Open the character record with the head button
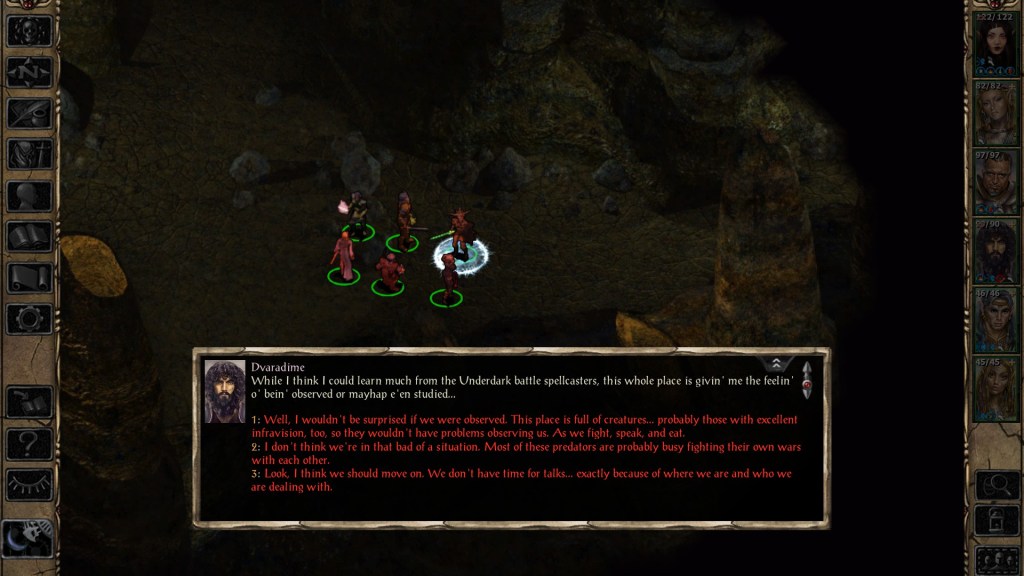This screenshot has height=576, width=1024. point(29,196)
